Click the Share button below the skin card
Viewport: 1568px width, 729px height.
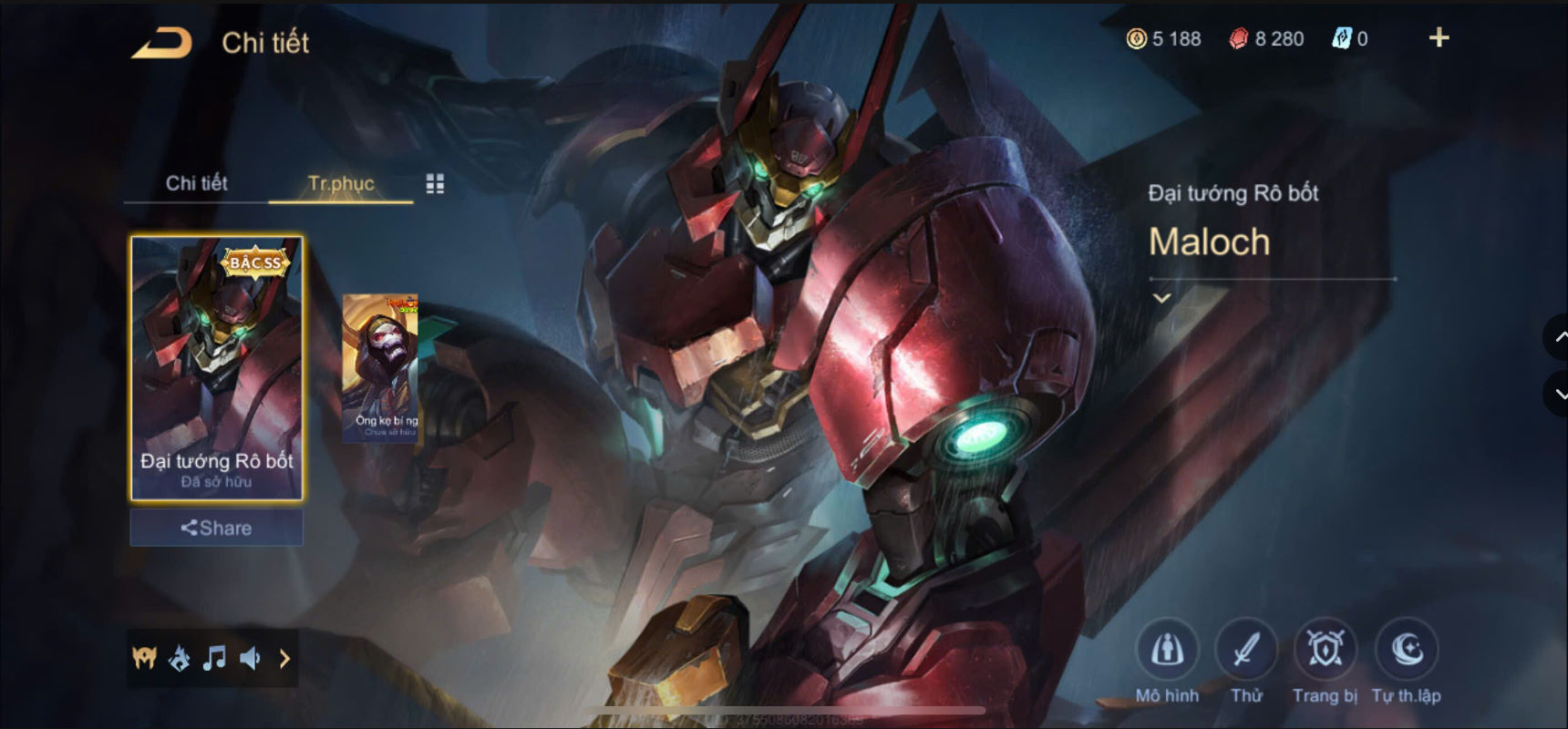(216, 528)
